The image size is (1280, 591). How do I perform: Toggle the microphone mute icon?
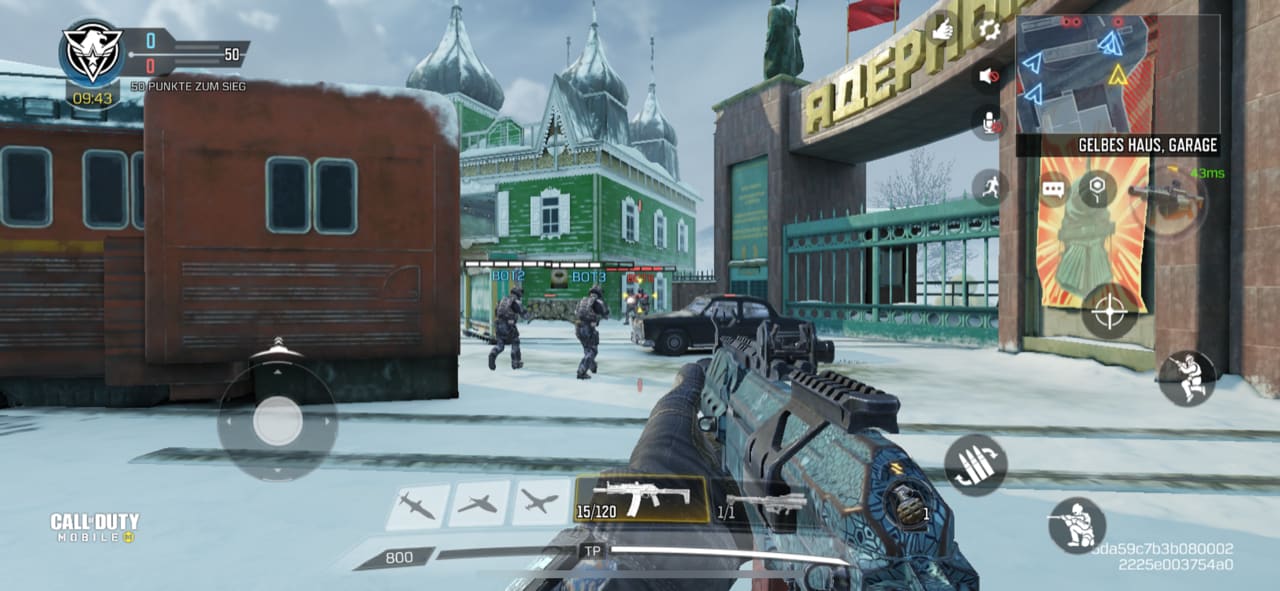(989, 122)
